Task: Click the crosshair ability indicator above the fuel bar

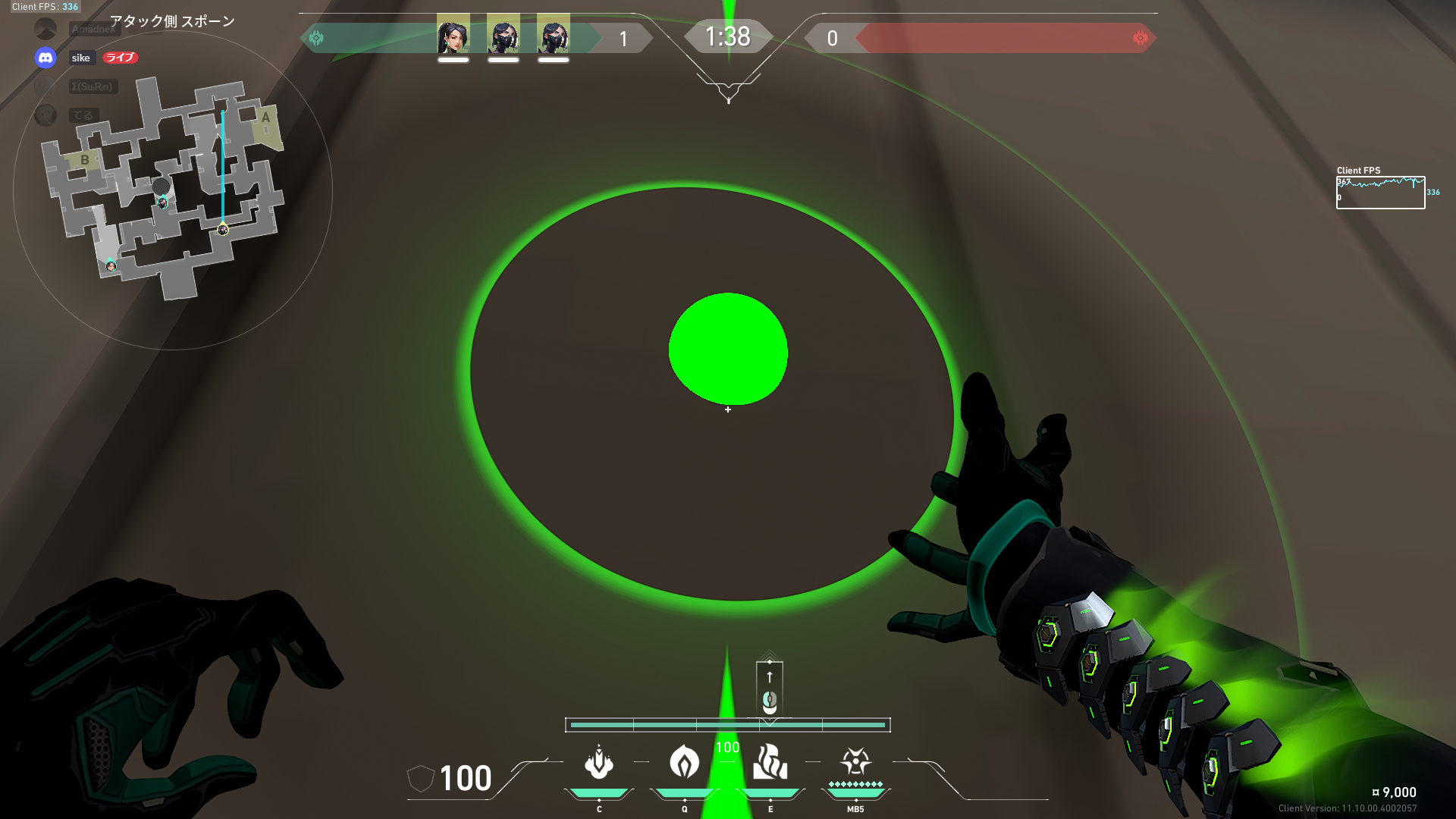Action: (x=770, y=686)
